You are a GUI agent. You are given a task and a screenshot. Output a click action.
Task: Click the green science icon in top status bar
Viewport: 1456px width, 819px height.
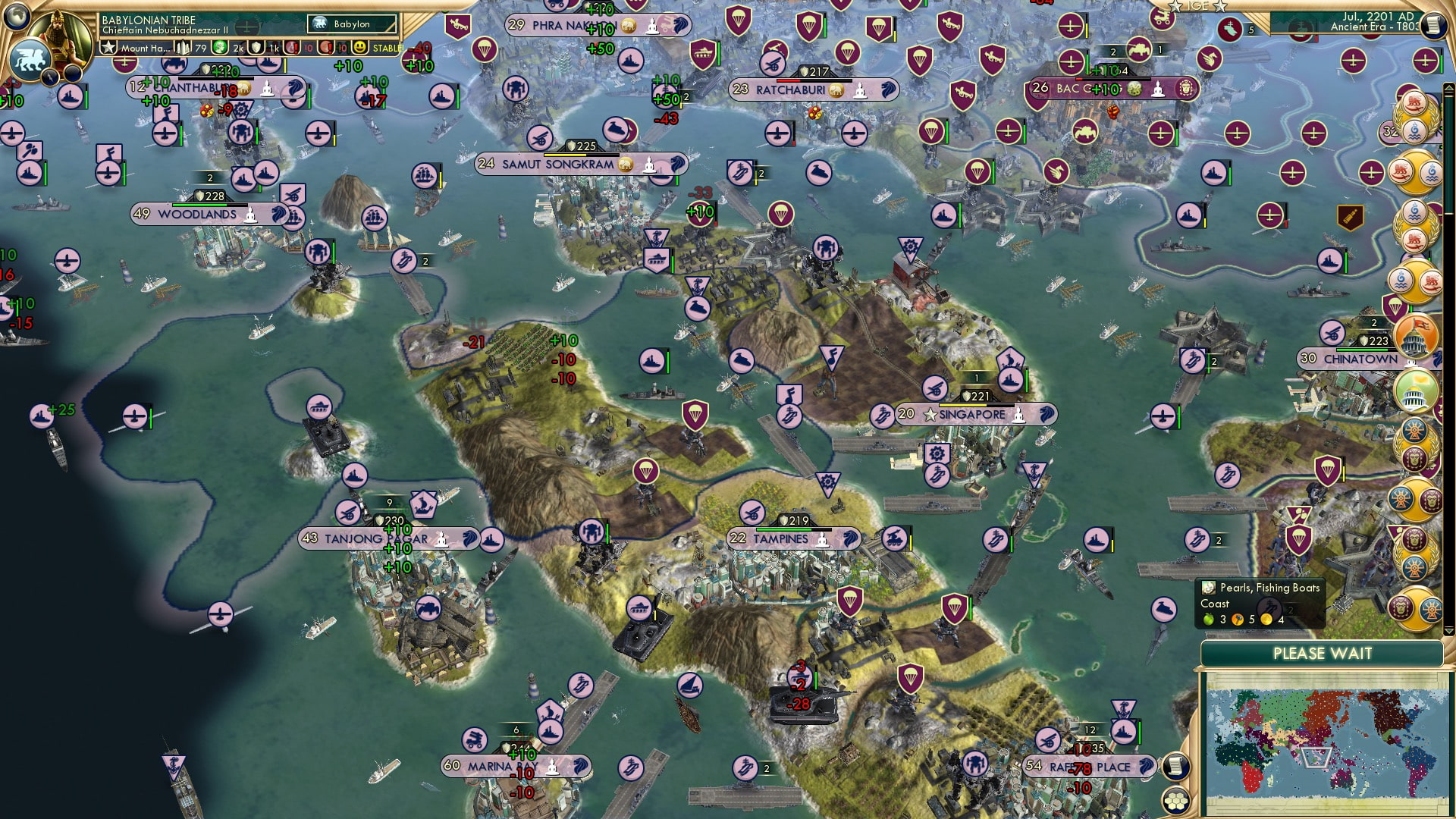point(218,47)
